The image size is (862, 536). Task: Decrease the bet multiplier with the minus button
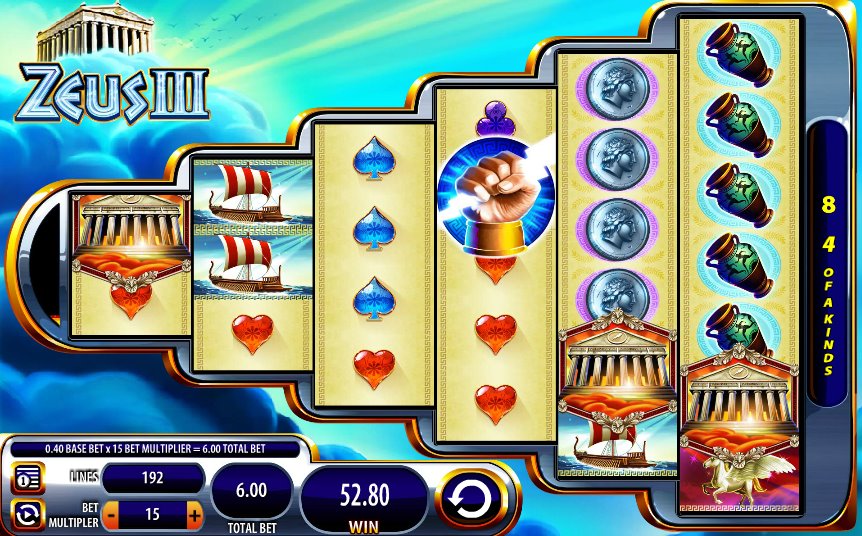tap(111, 515)
